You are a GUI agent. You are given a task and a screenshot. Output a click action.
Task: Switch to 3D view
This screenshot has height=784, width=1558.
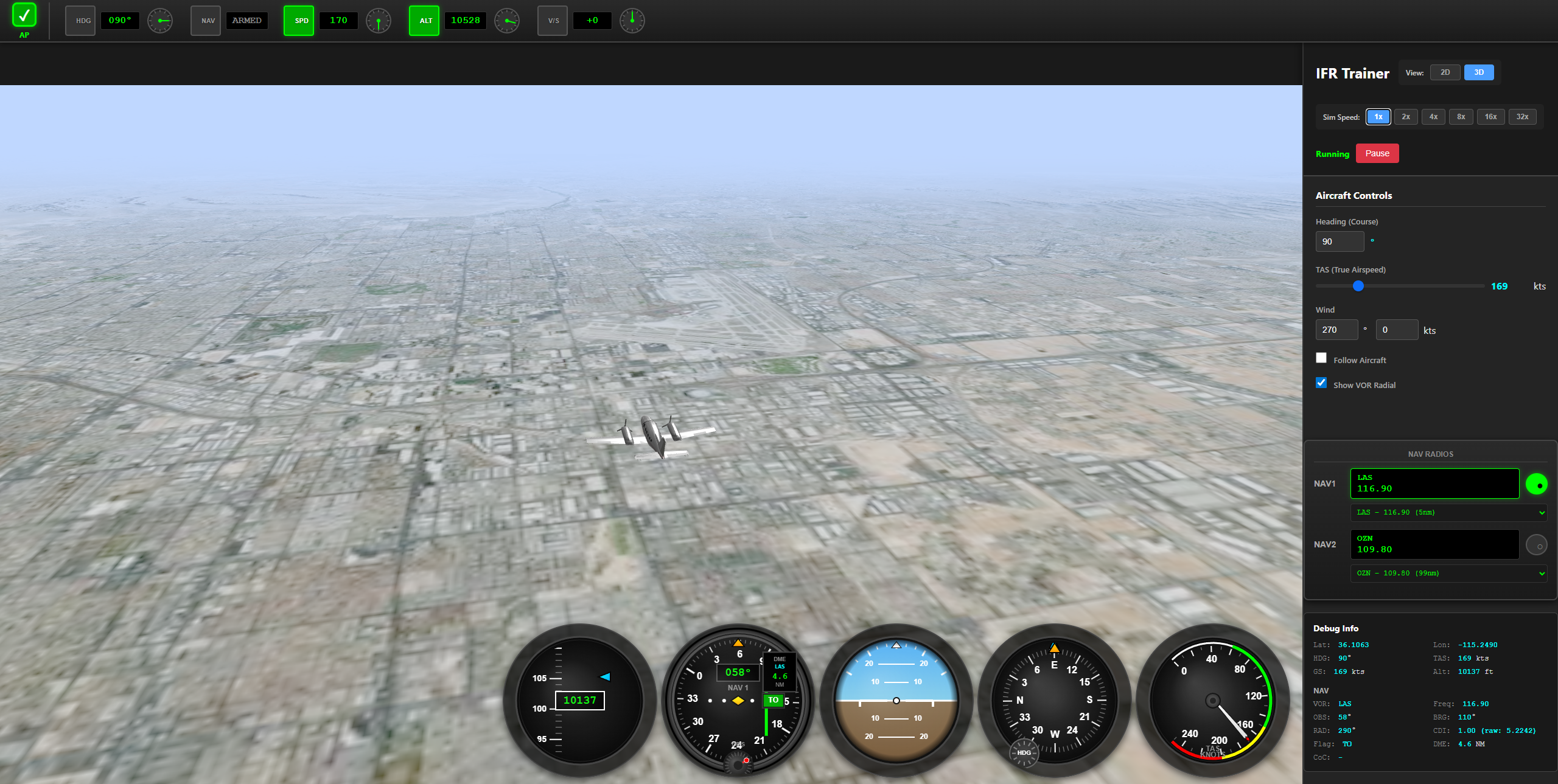point(1479,72)
